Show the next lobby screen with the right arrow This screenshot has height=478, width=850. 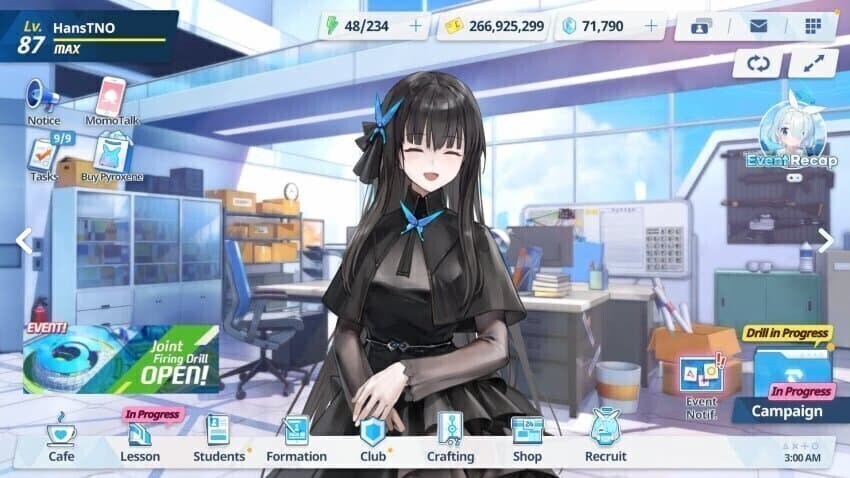click(x=825, y=240)
